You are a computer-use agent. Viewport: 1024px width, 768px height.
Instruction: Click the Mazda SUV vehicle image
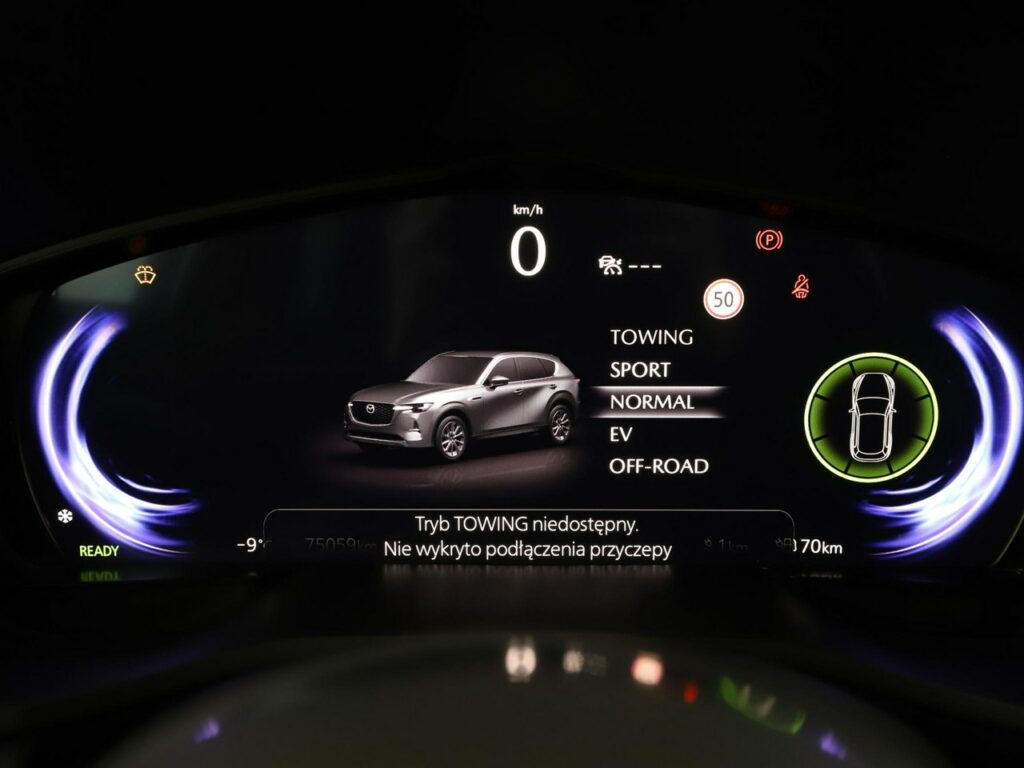tap(463, 404)
